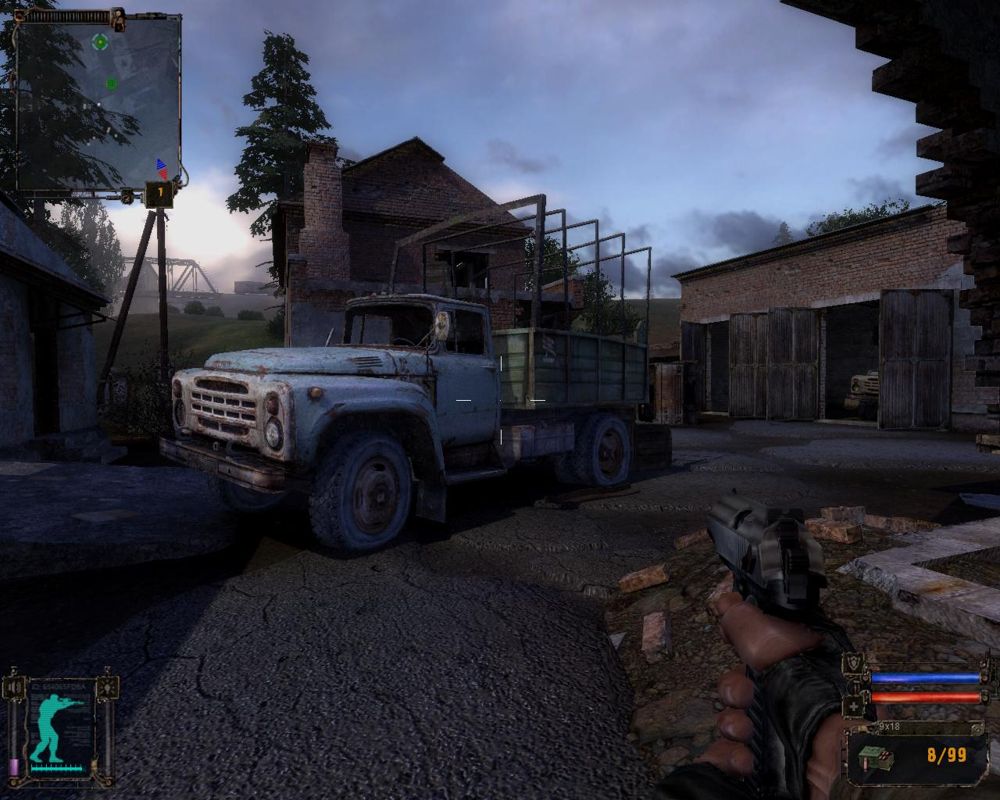
Task: Click the minimap in the corner
Action: click(x=98, y=102)
